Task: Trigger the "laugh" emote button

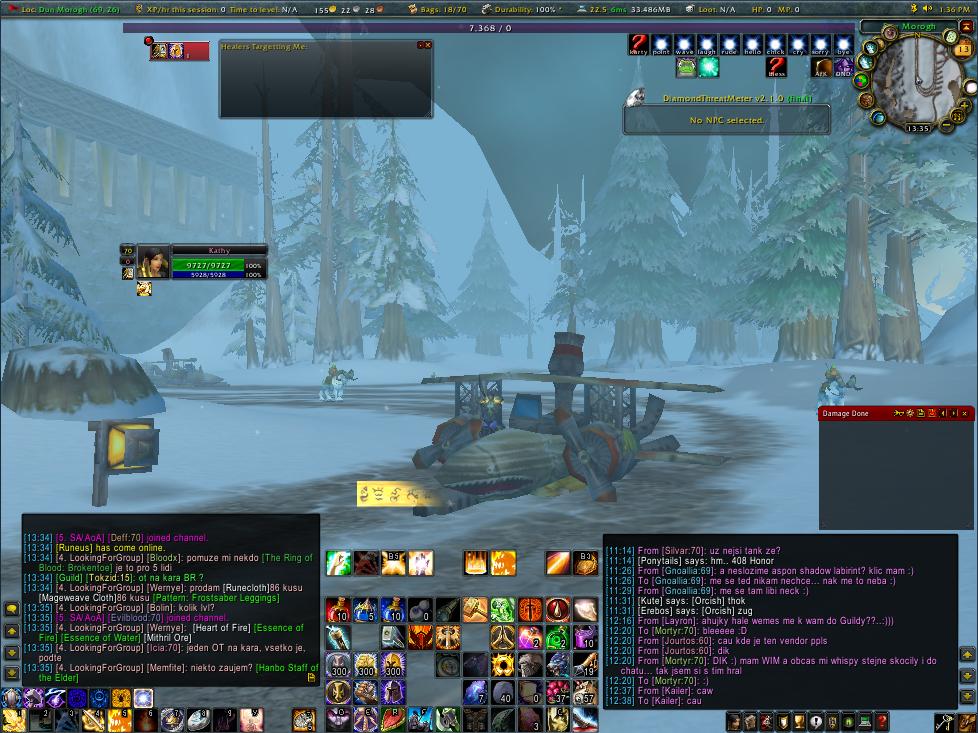Action: [x=707, y=45]
